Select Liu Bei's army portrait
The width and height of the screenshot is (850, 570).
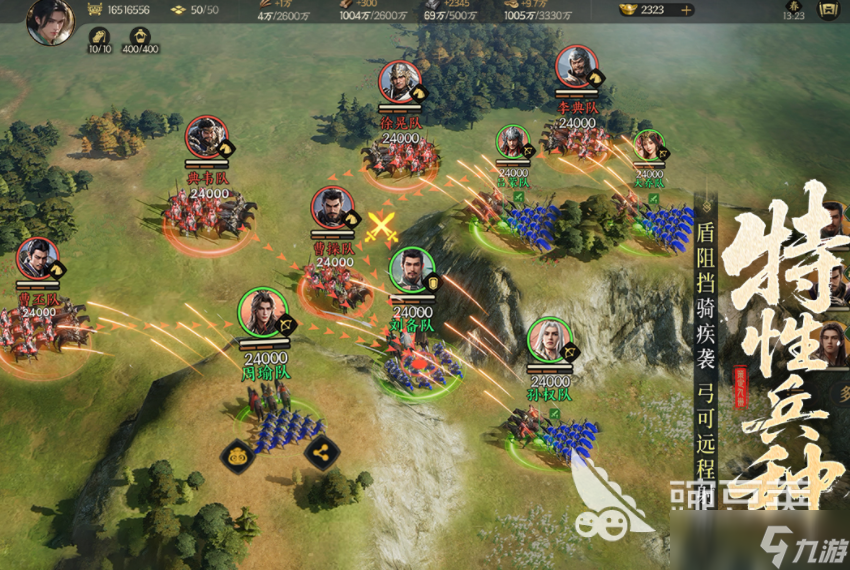(x=412, y=272)
